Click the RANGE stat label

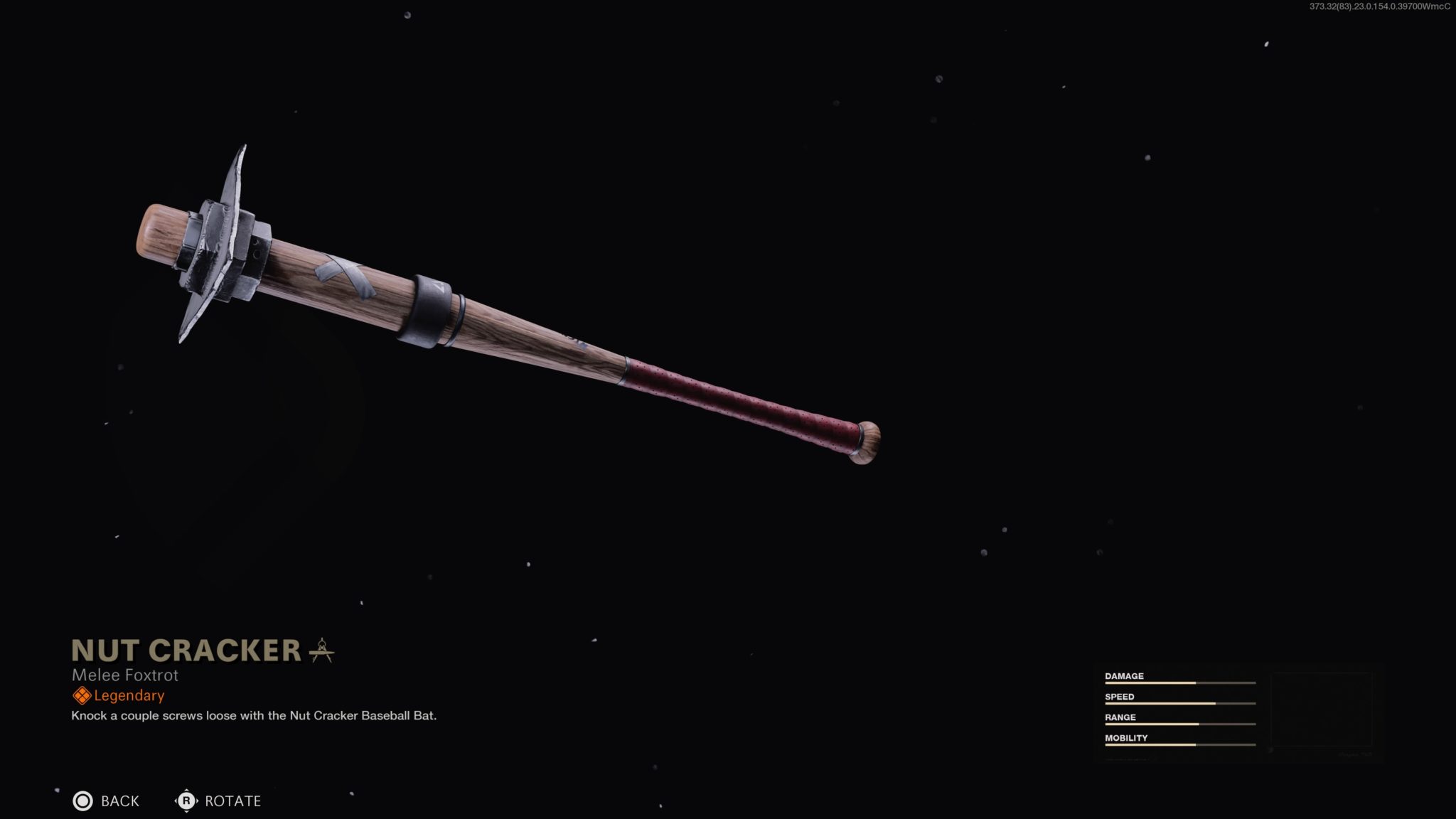[x=1120, y=717]
